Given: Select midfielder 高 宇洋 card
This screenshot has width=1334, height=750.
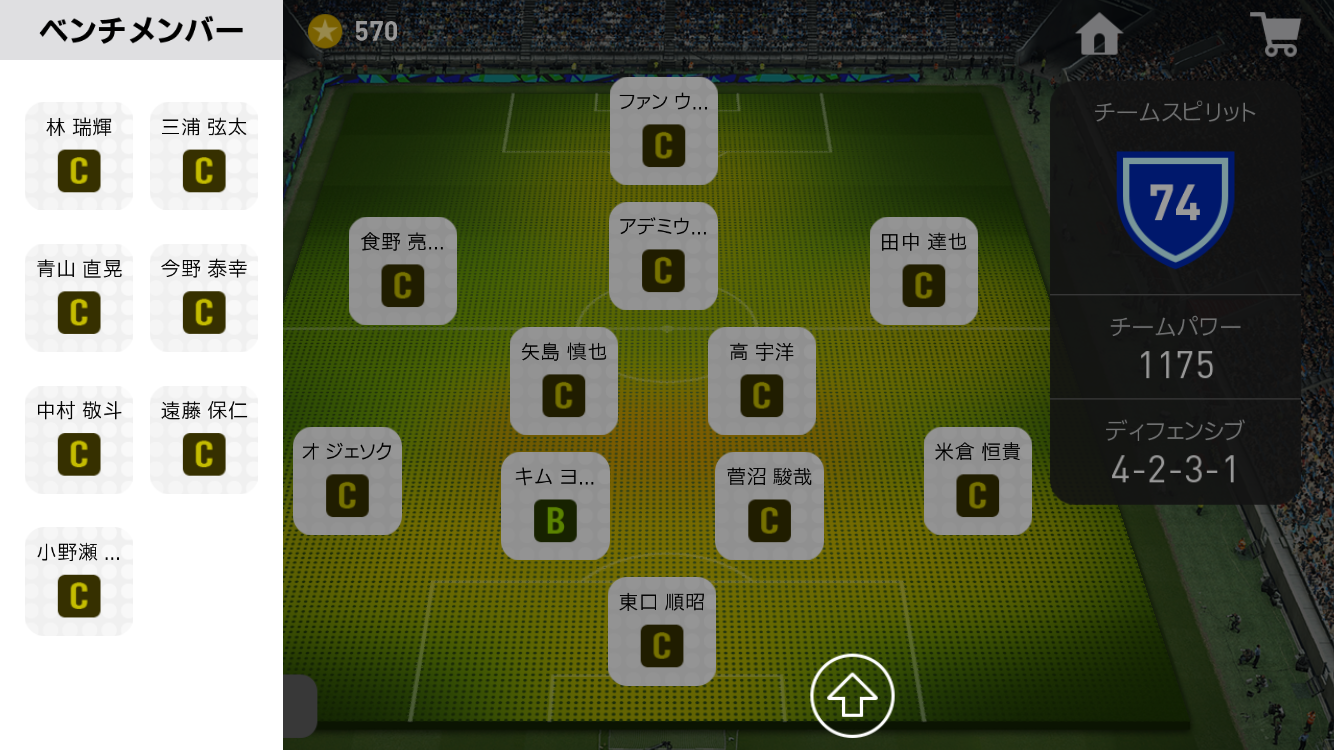Looking at the screenshot, I should pyautogui.click(x=761, y=381).
